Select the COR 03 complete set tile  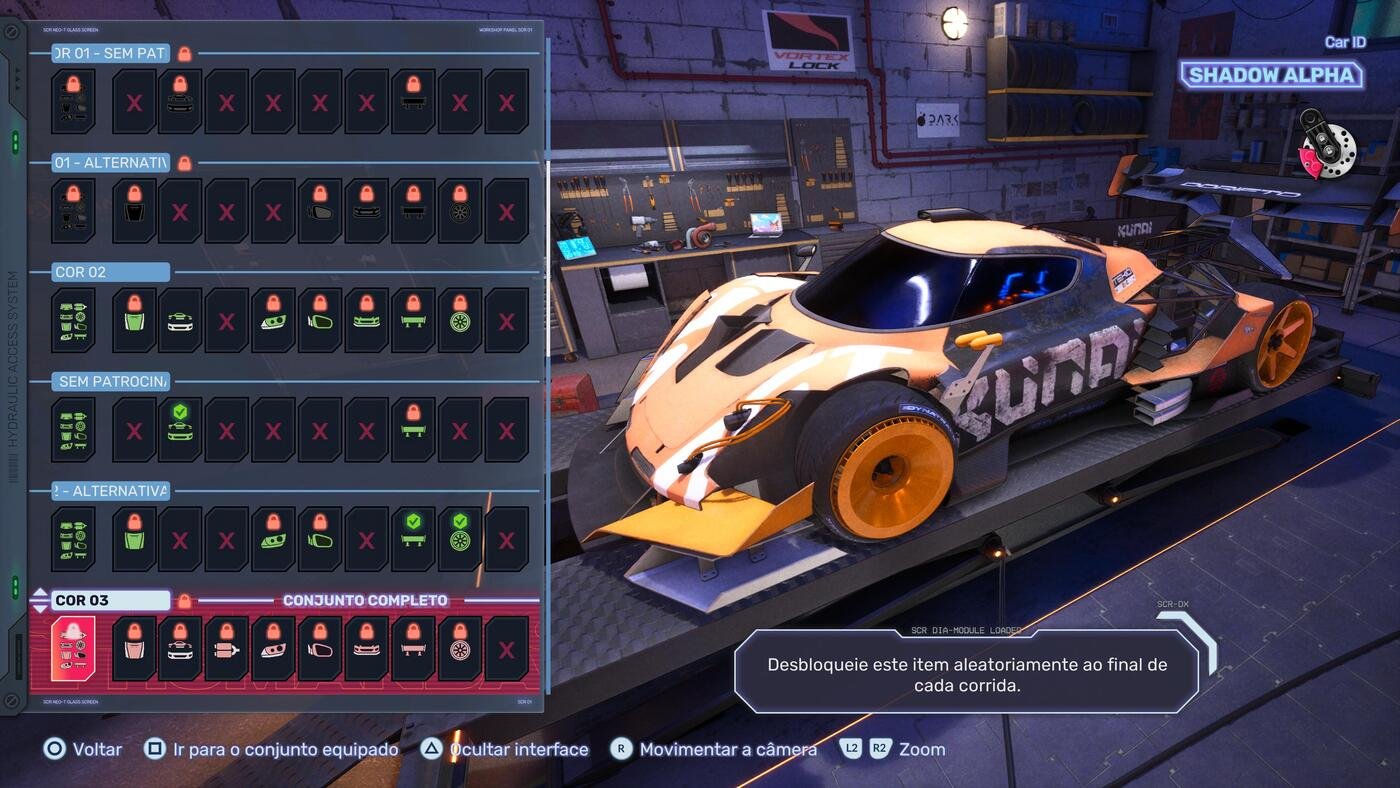point(73,648)
